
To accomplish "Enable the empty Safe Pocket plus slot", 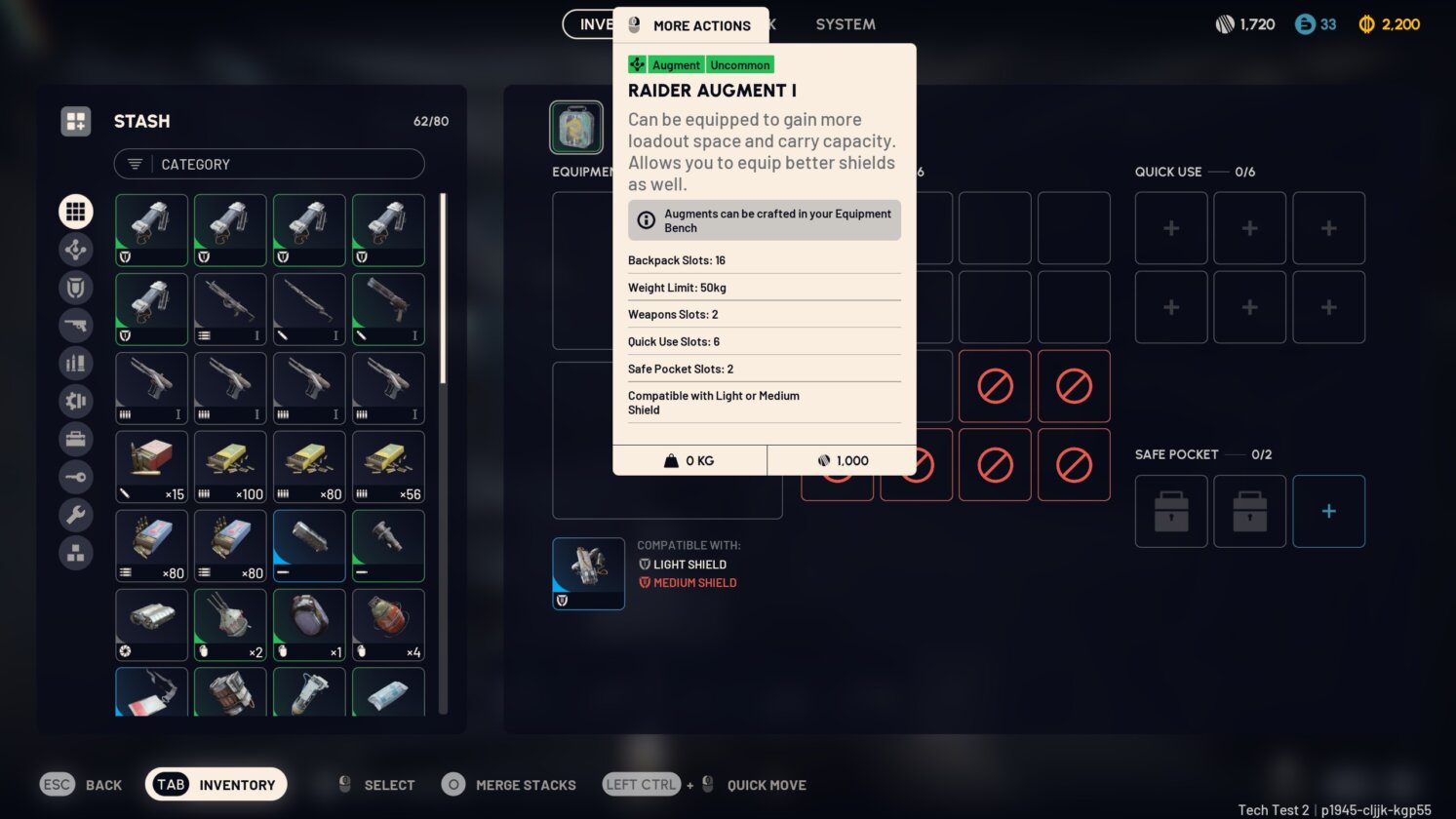I will click(1328, 511).
